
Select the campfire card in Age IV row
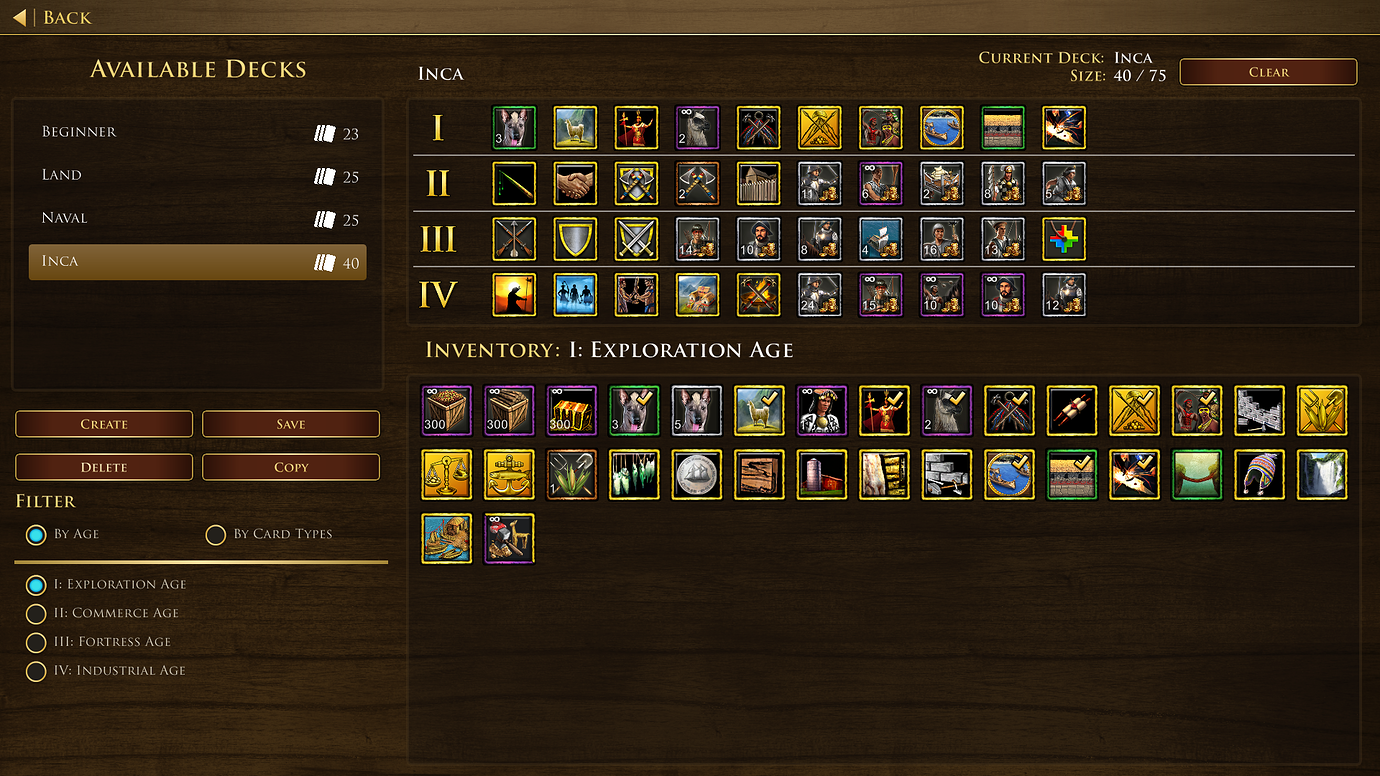click(759, 294)
